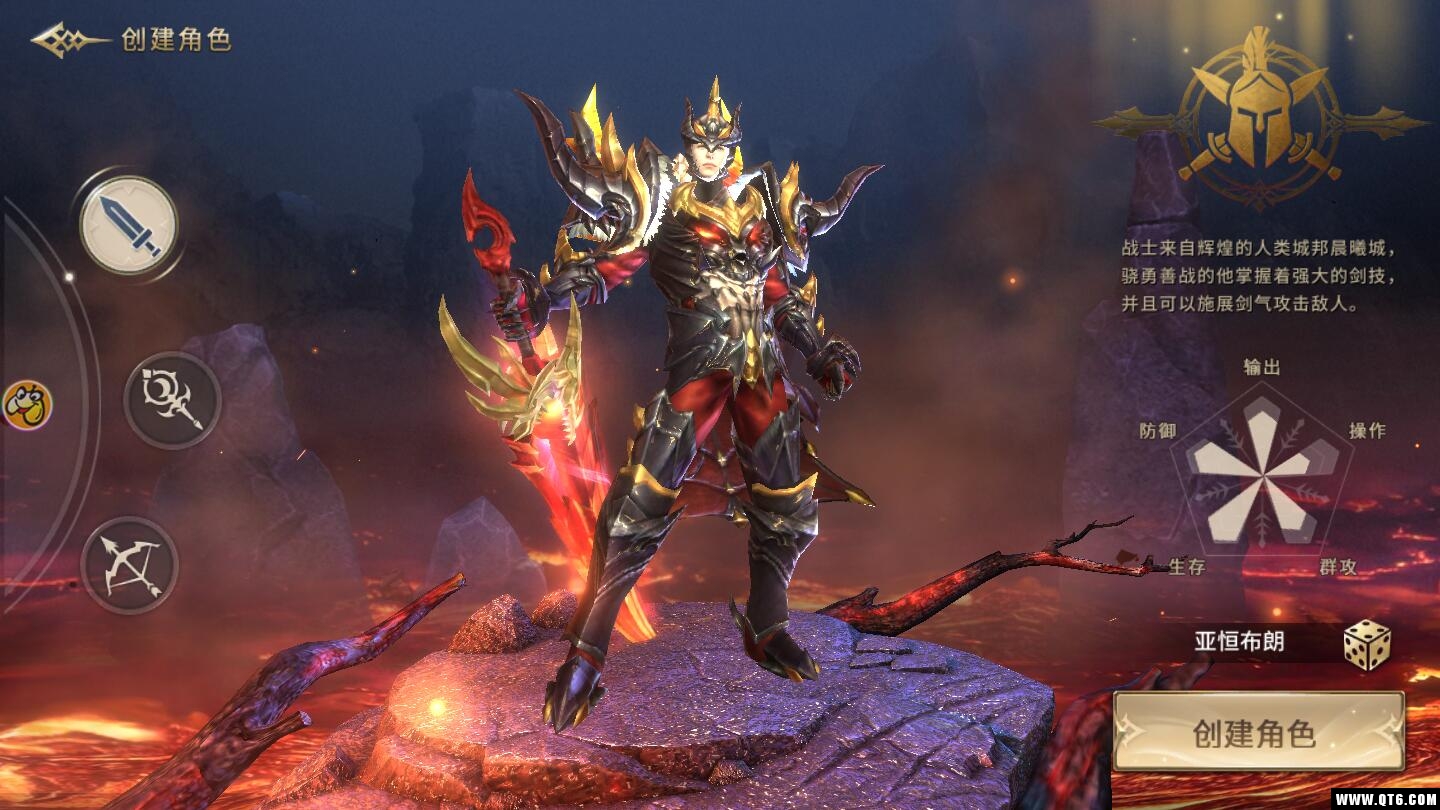This screenshot has height=810, width=1440.
Task: Pick the archer bow class icon
Action: (129, 565)
